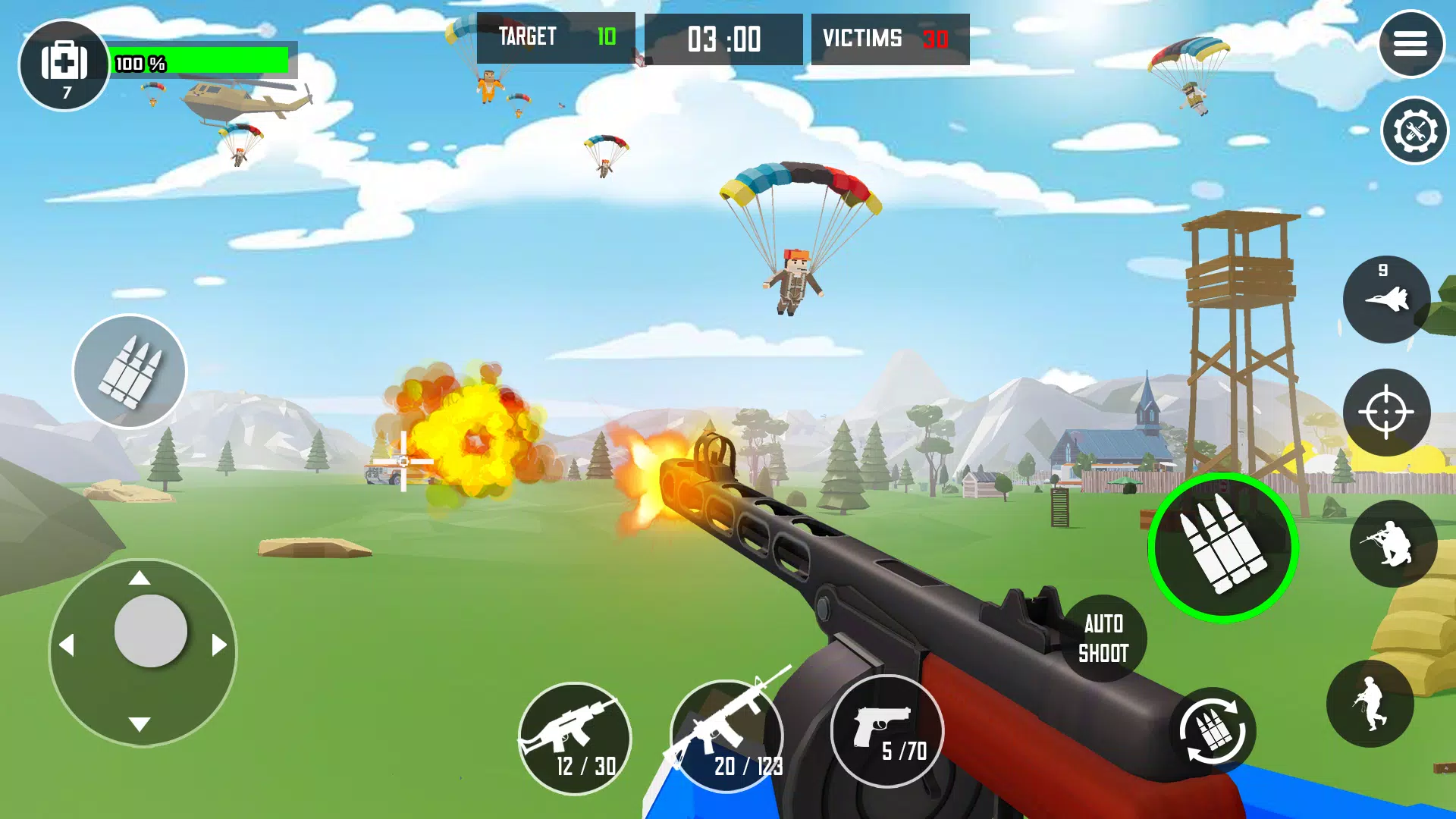Viewport: 1456px width, 819px height.
Task: Tap the up arrow on movement pad
Action: [x=139, y=579]
